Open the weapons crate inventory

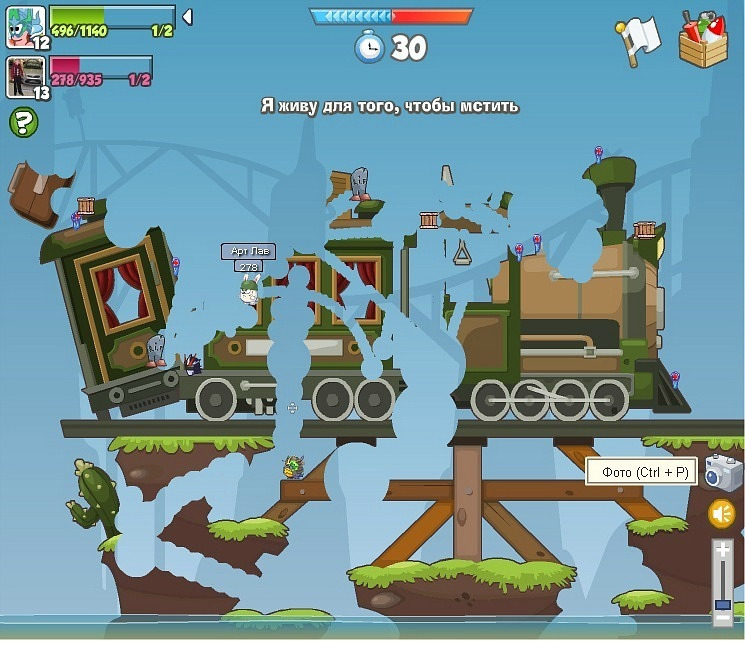[703, 40]
